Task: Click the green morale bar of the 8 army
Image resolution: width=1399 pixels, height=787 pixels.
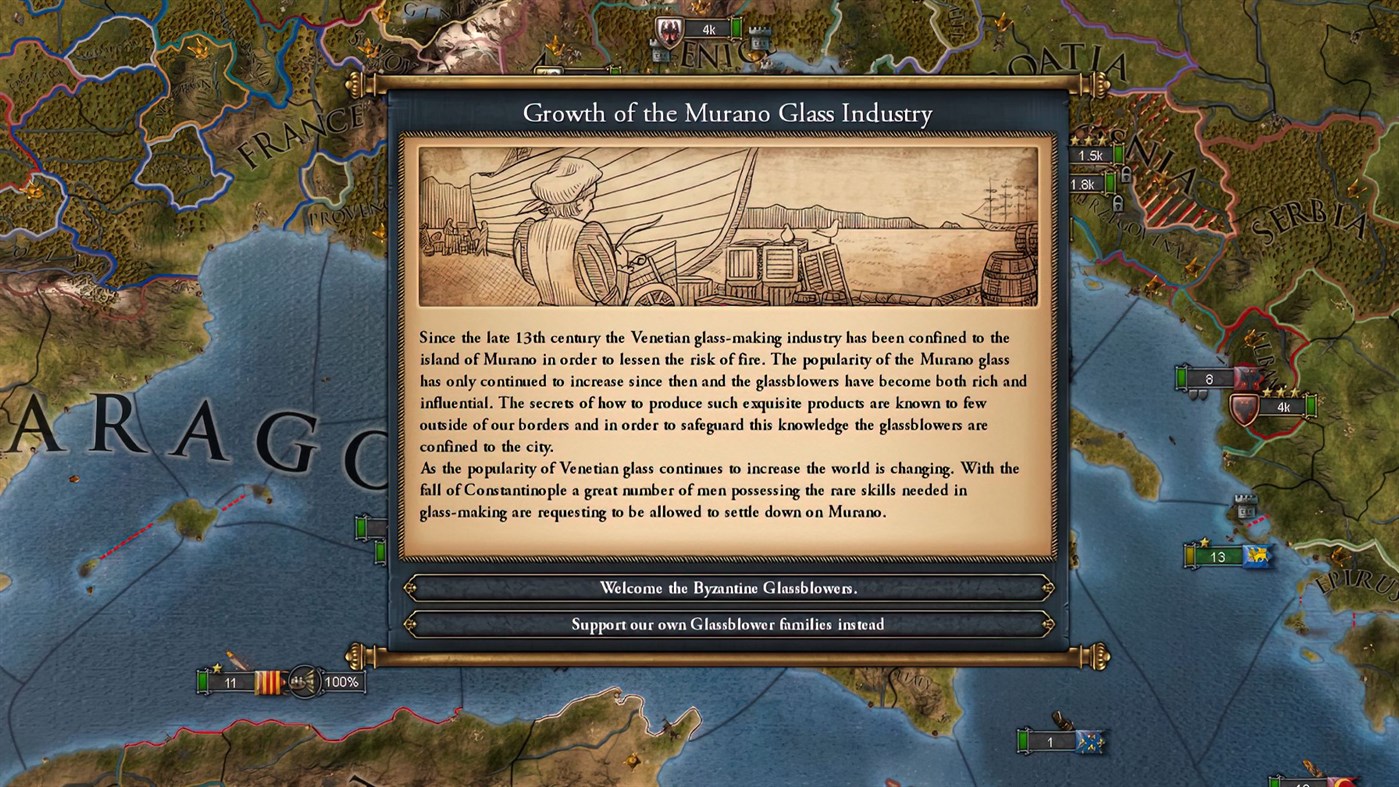Action: coord(1182,377)
